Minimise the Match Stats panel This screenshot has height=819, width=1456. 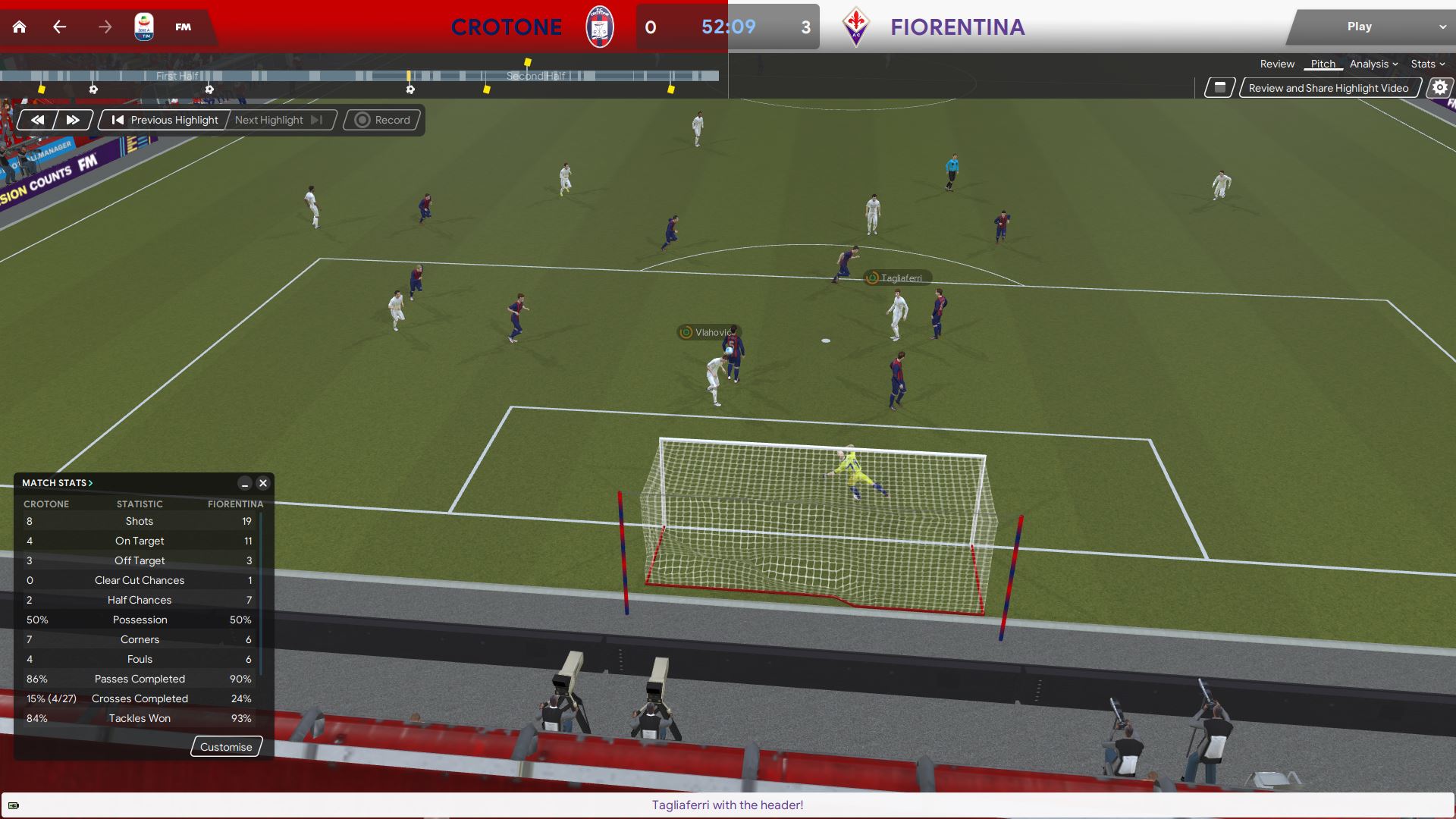[x=244, y=483]
